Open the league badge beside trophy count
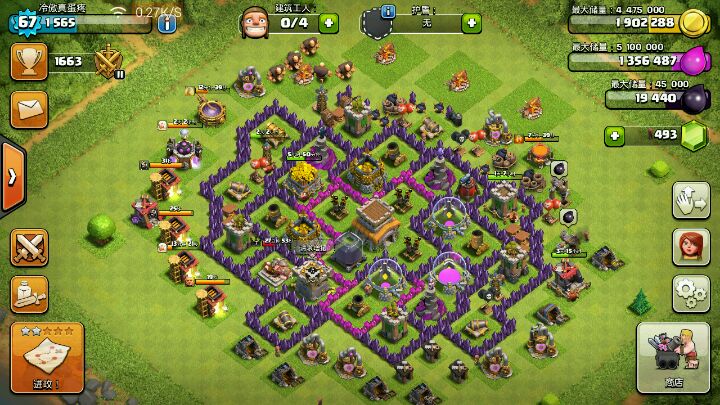The width and height of the screenshot is (720, 405). click(109, 62)
